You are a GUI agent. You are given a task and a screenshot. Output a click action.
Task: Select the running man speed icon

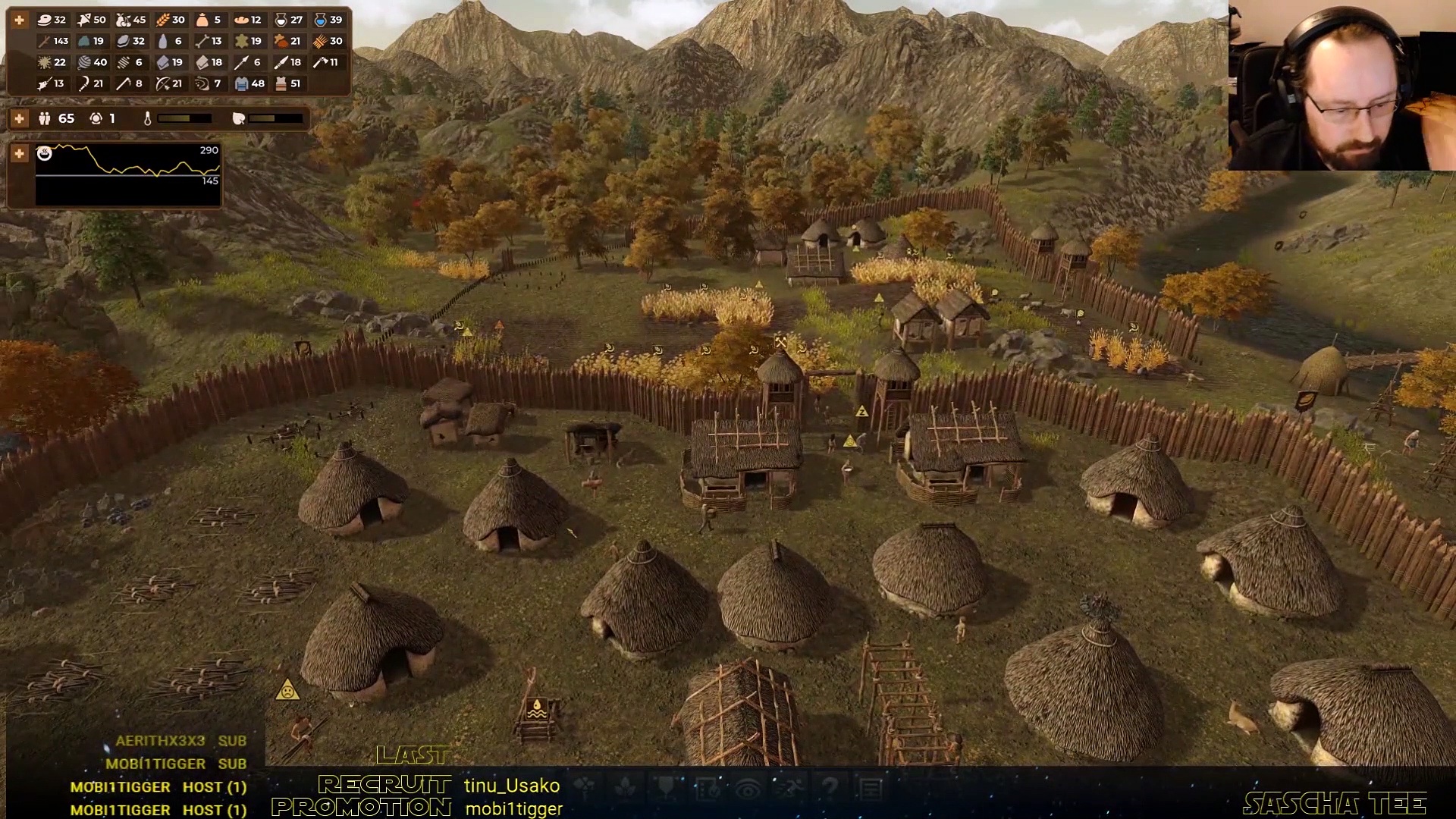789,789
